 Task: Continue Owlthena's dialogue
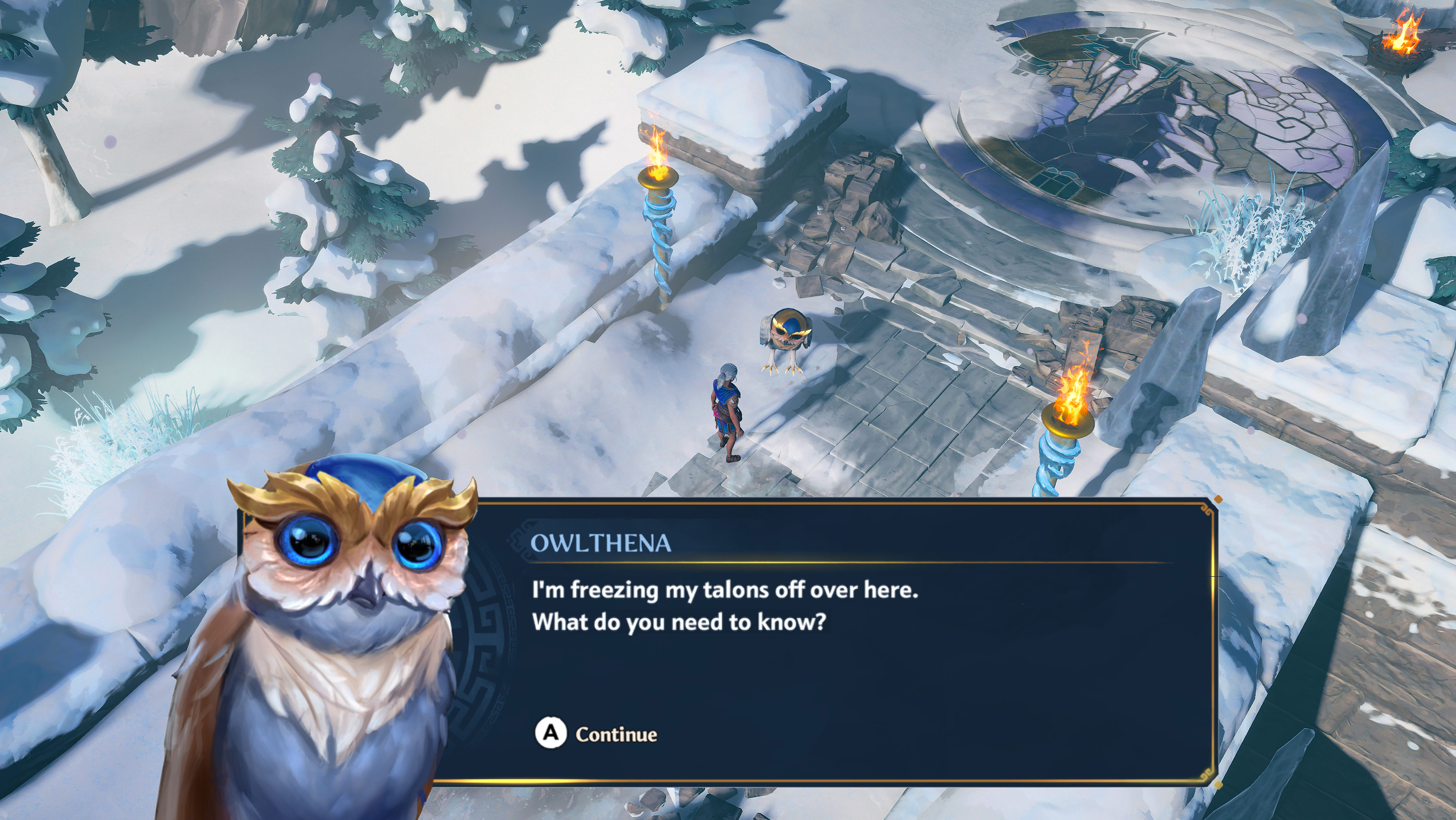[597, 733]
